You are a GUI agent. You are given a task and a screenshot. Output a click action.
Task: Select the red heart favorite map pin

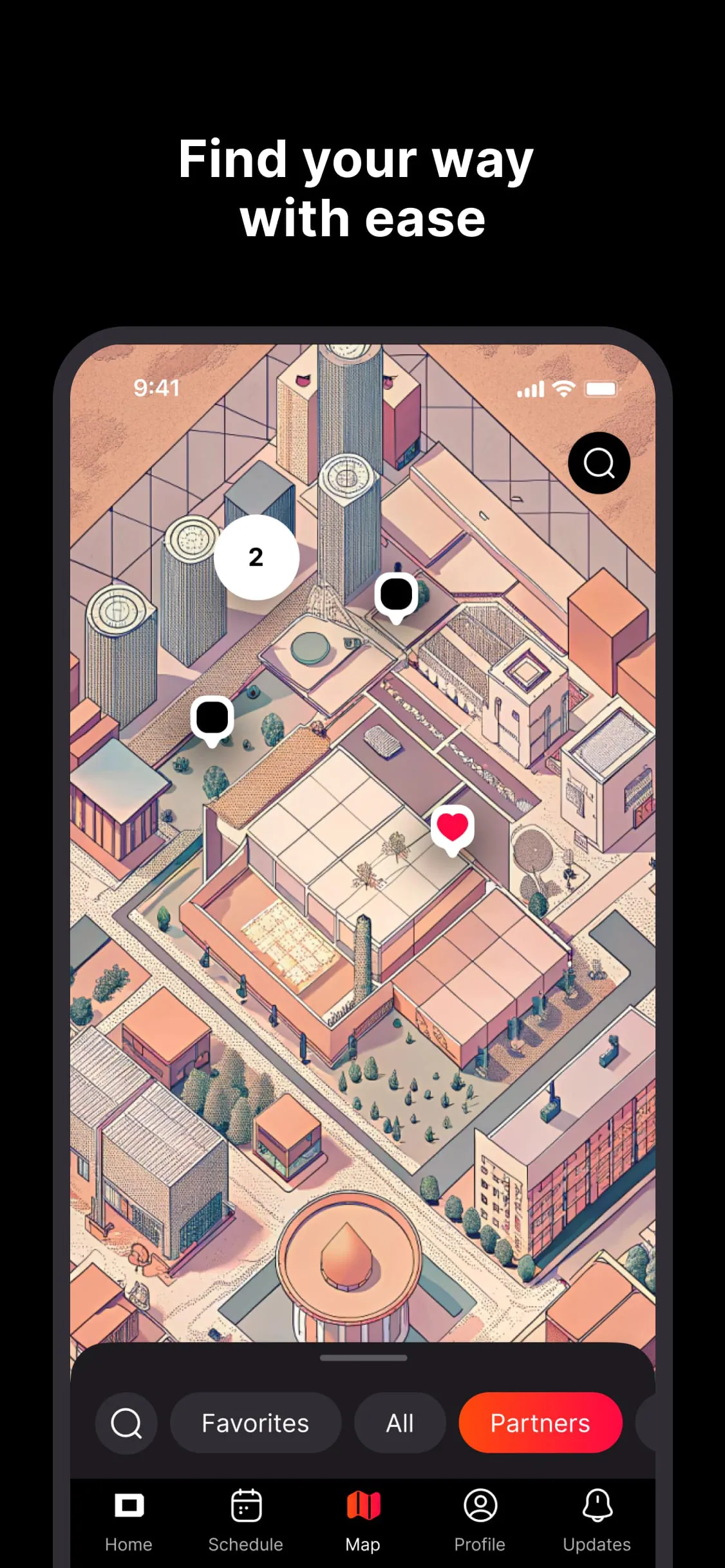coord(452,828)
